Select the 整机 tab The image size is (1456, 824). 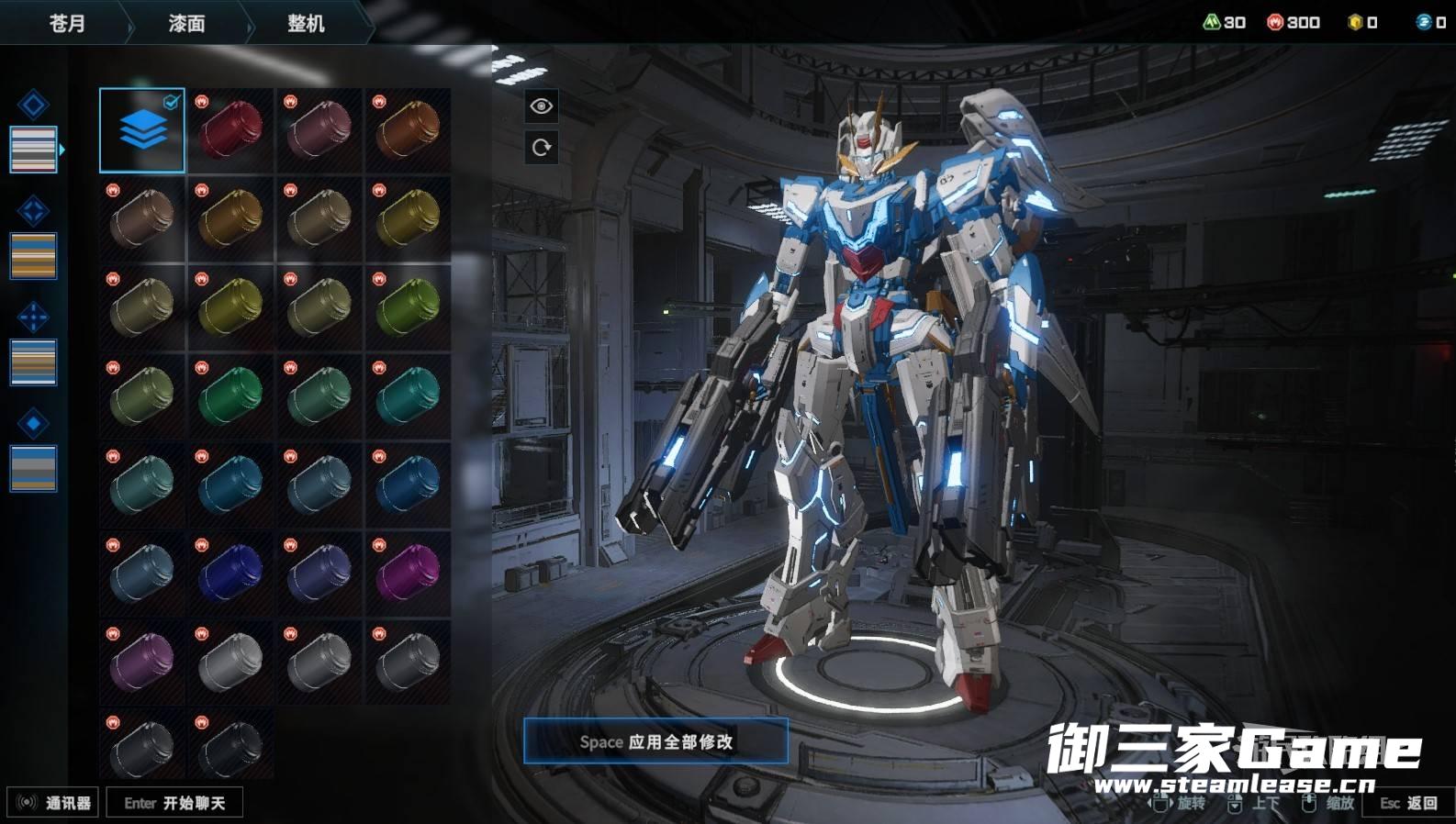[306, 23]
